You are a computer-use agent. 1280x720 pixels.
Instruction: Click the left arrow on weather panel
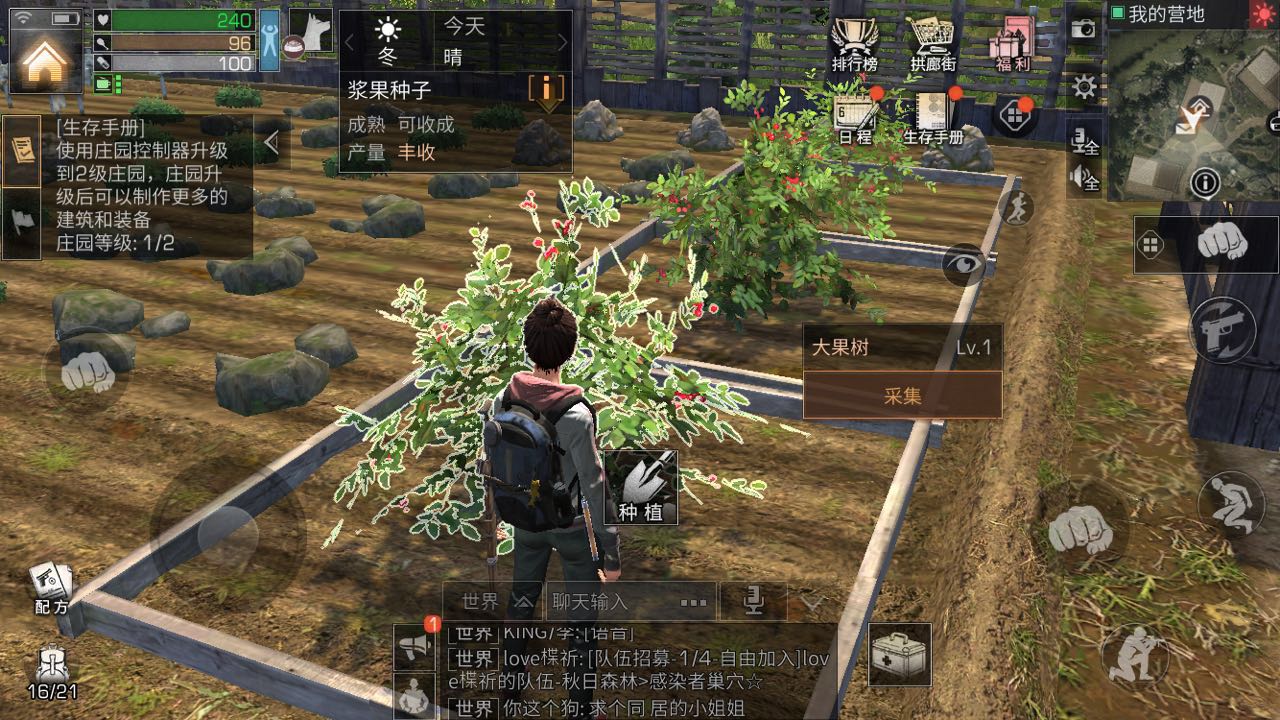(x=351, y=44)
